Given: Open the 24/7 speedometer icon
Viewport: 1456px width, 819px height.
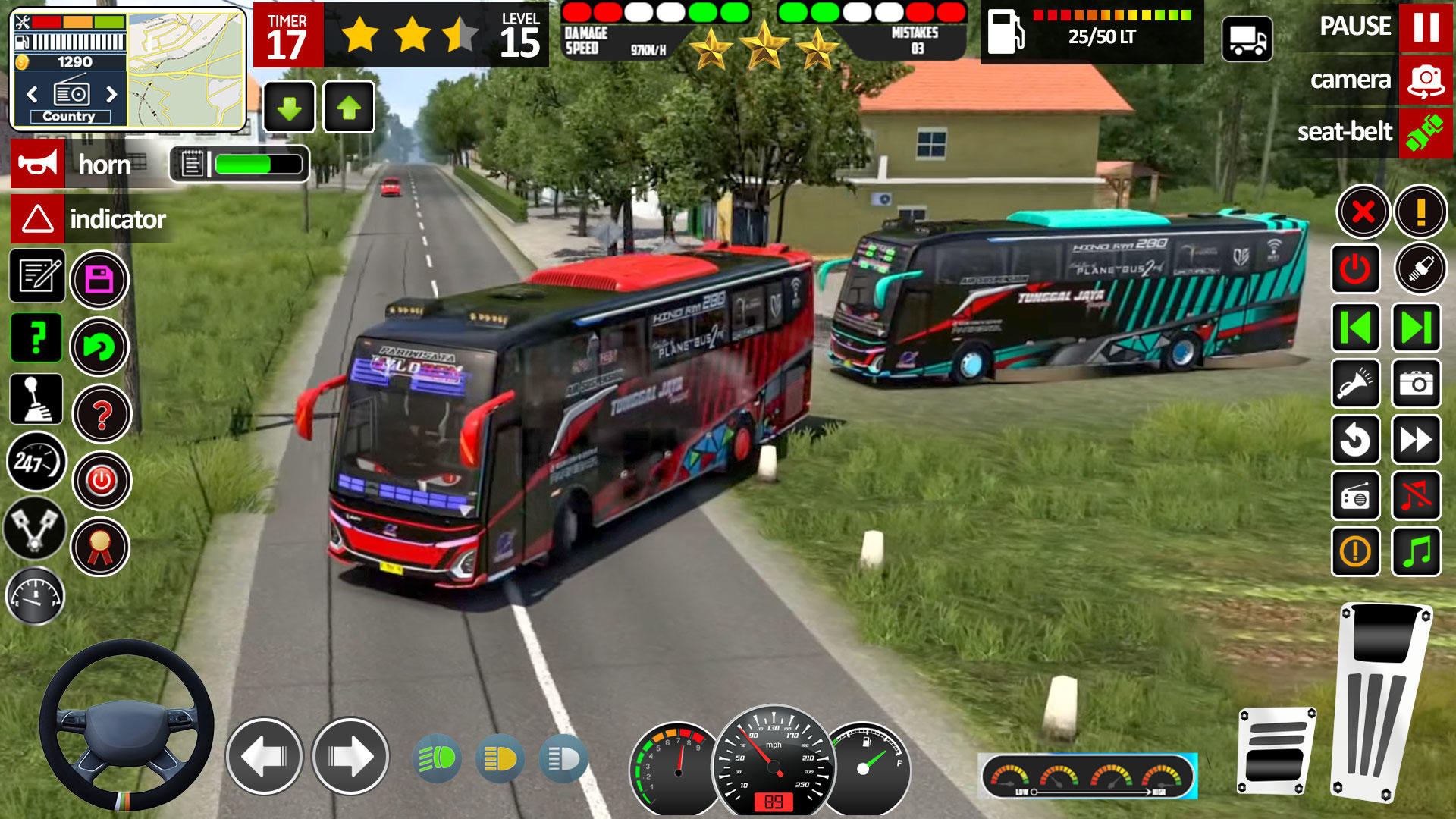Looking at the screenshot, I should [x=36, y=463].
